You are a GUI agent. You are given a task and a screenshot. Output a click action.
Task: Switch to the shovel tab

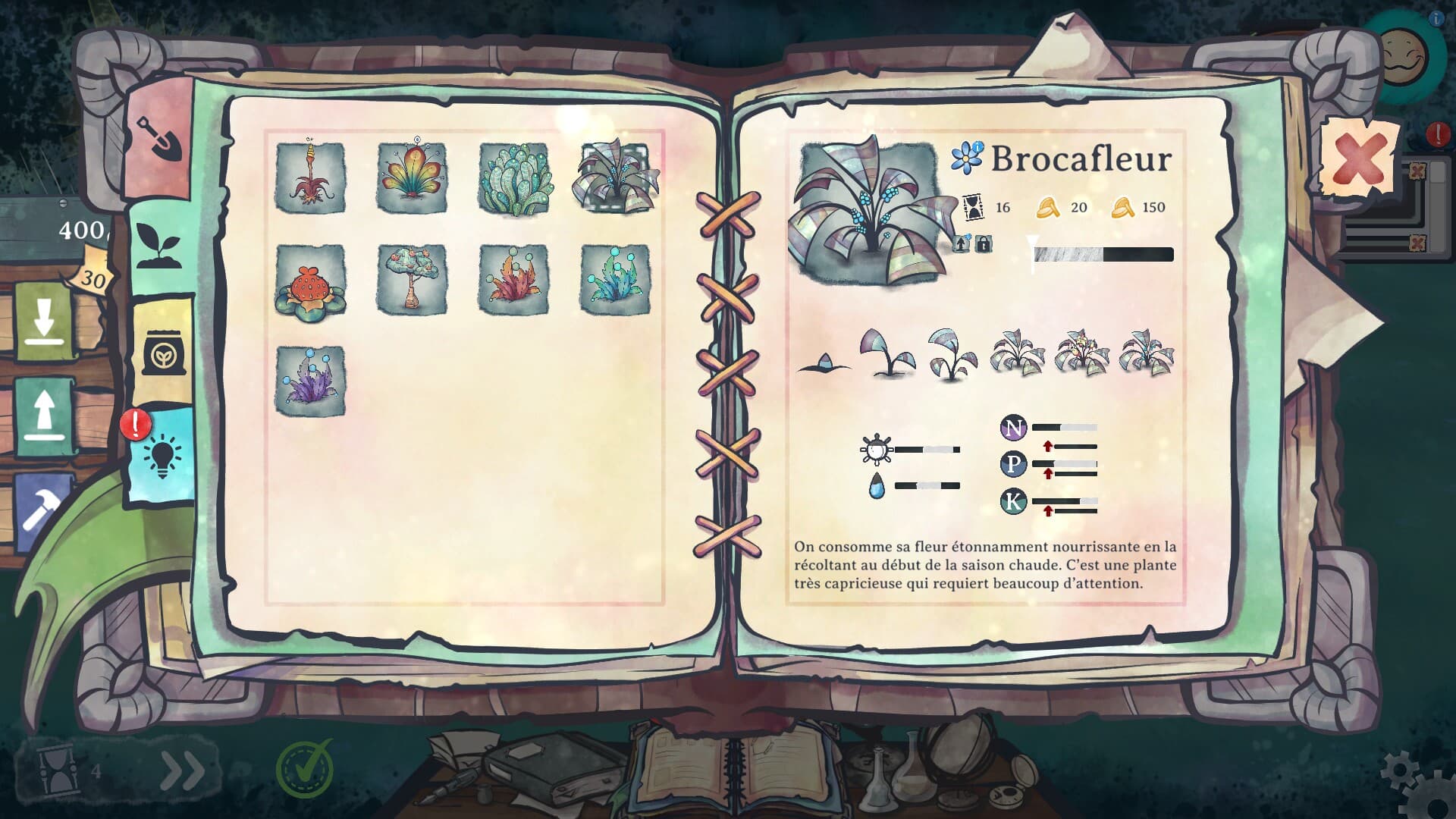[x=160, y=137]
